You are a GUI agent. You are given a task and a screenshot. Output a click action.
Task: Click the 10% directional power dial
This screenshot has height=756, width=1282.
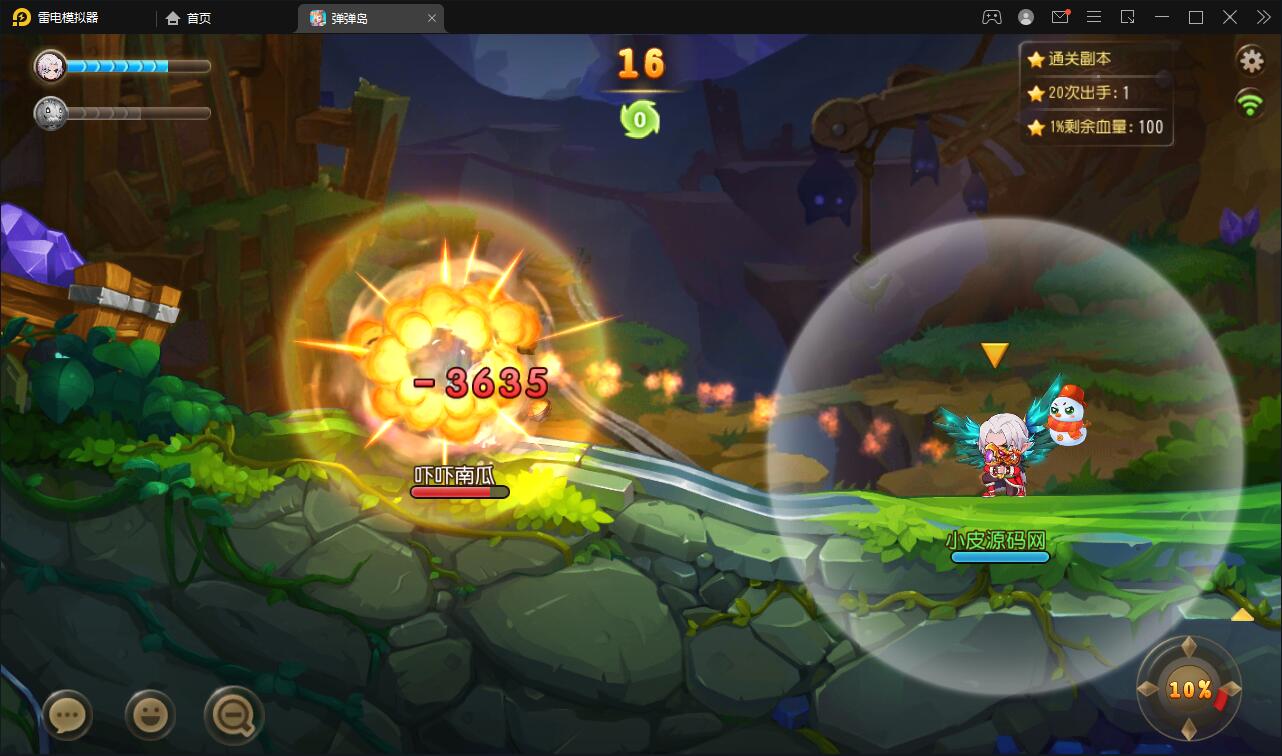1189,689
